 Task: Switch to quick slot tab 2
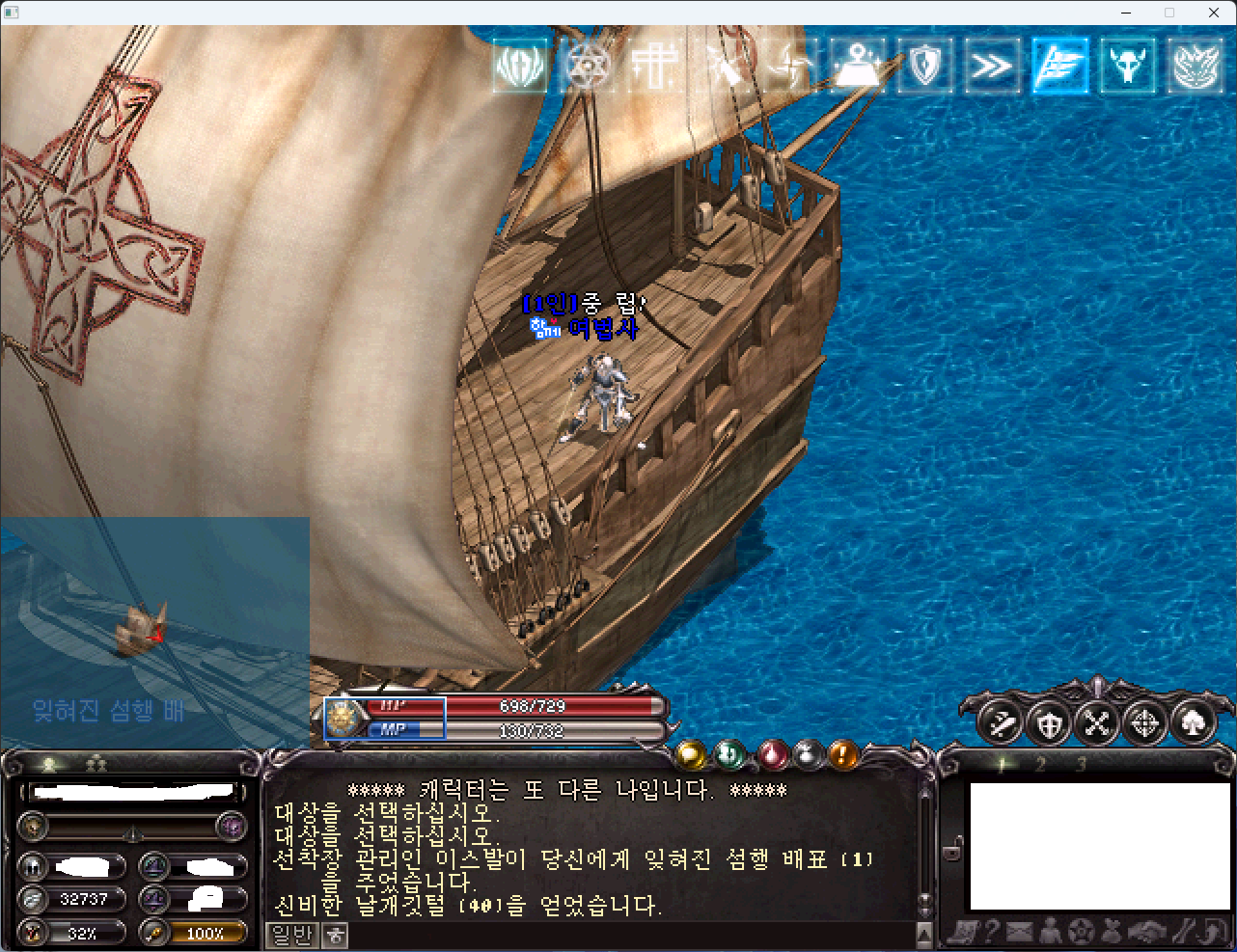[x=1040, y=765]
